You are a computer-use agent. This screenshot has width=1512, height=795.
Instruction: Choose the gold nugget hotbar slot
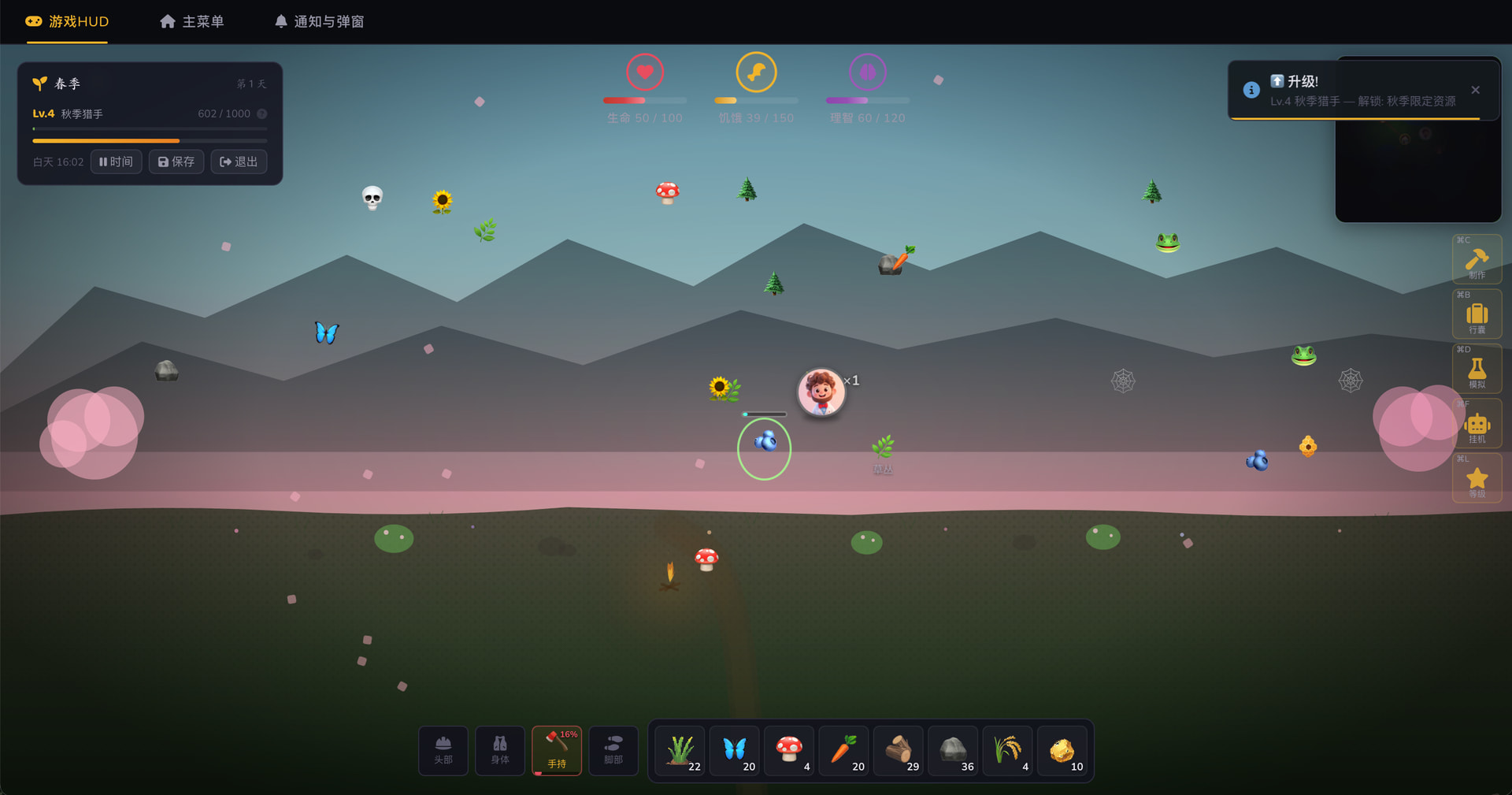(1062, 750)
